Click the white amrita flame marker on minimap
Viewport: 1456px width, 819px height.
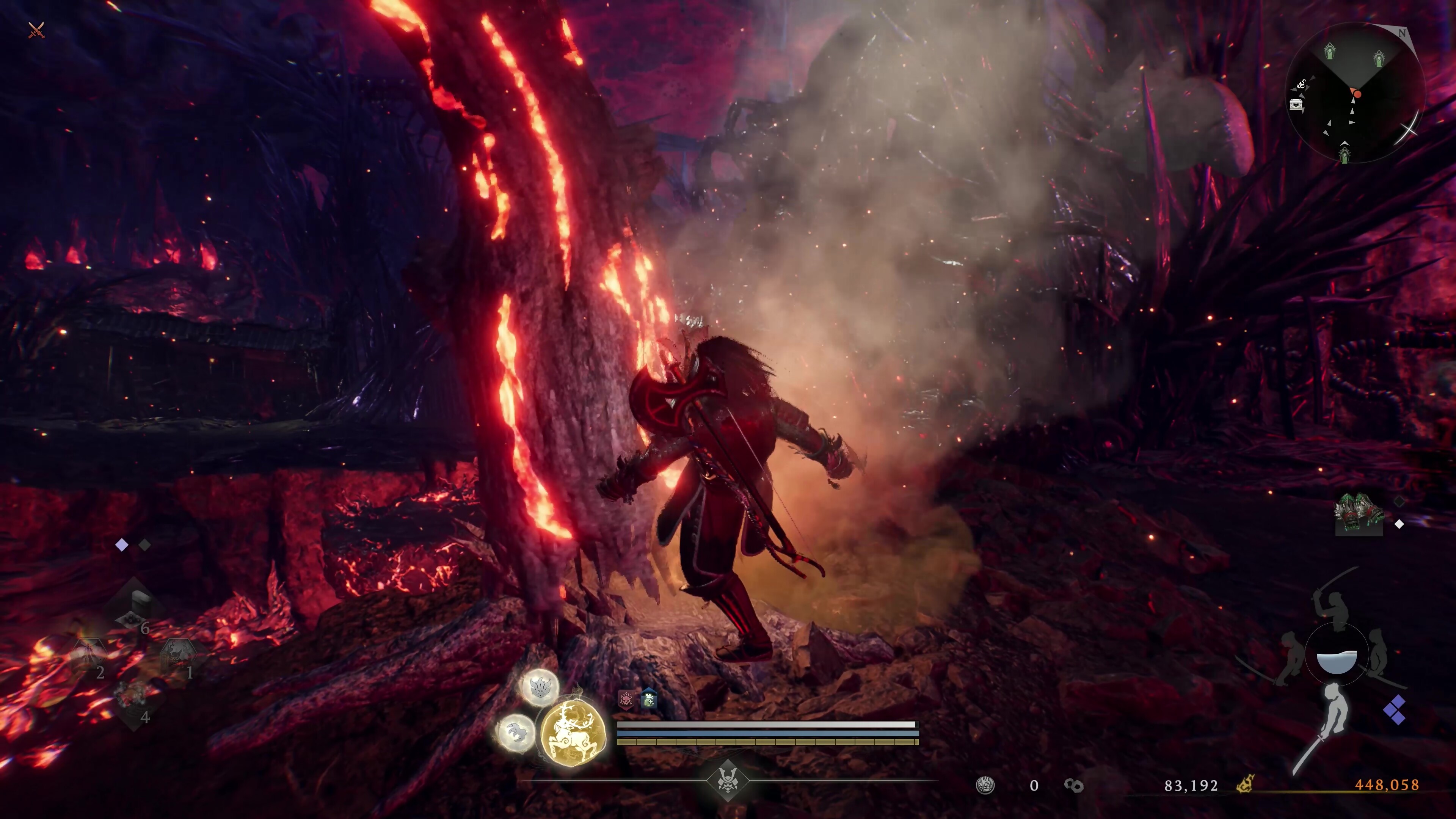(1301, 85)
